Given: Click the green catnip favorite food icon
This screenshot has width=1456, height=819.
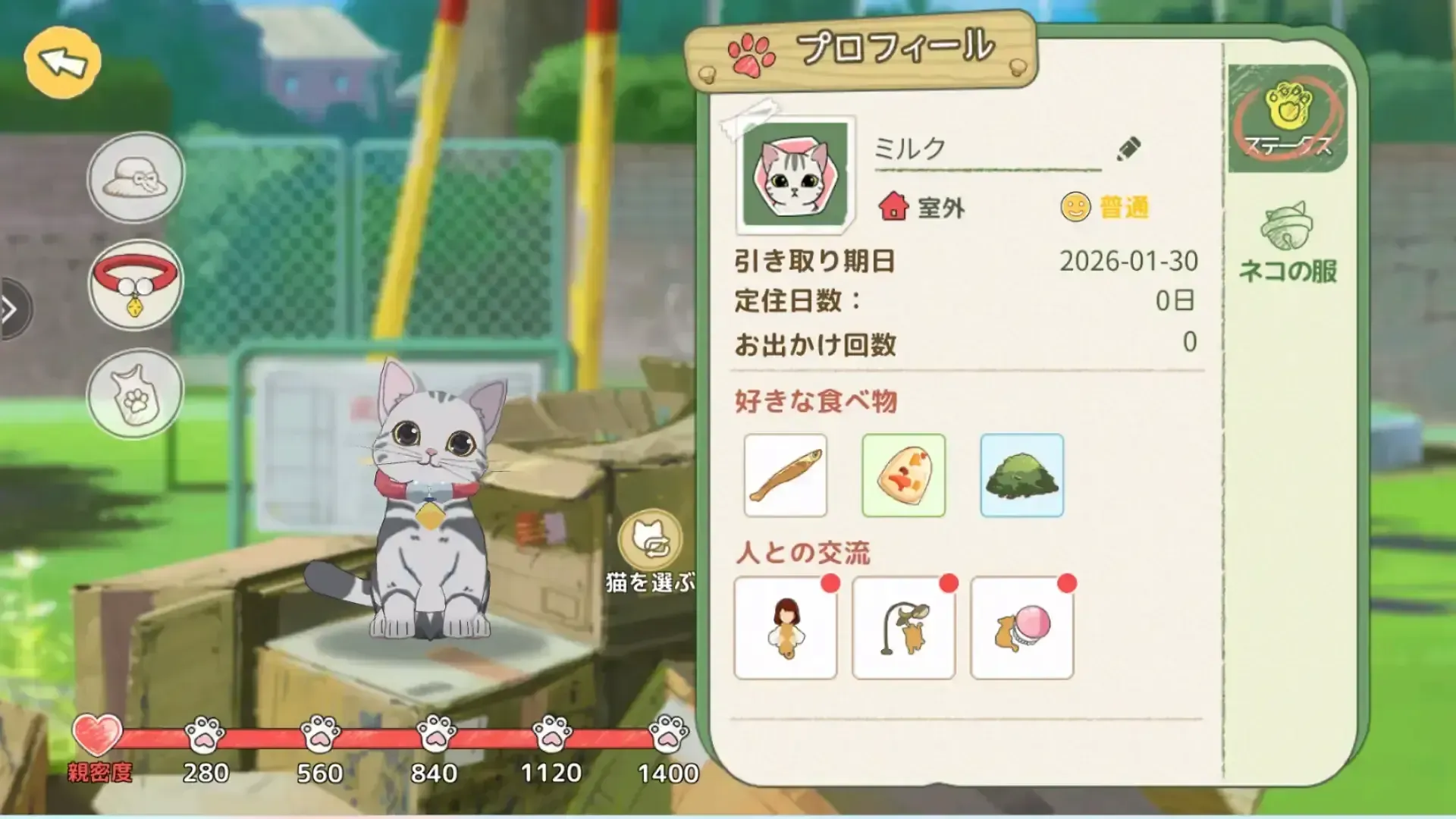Looking at the screenshot, I should 1022,475.
